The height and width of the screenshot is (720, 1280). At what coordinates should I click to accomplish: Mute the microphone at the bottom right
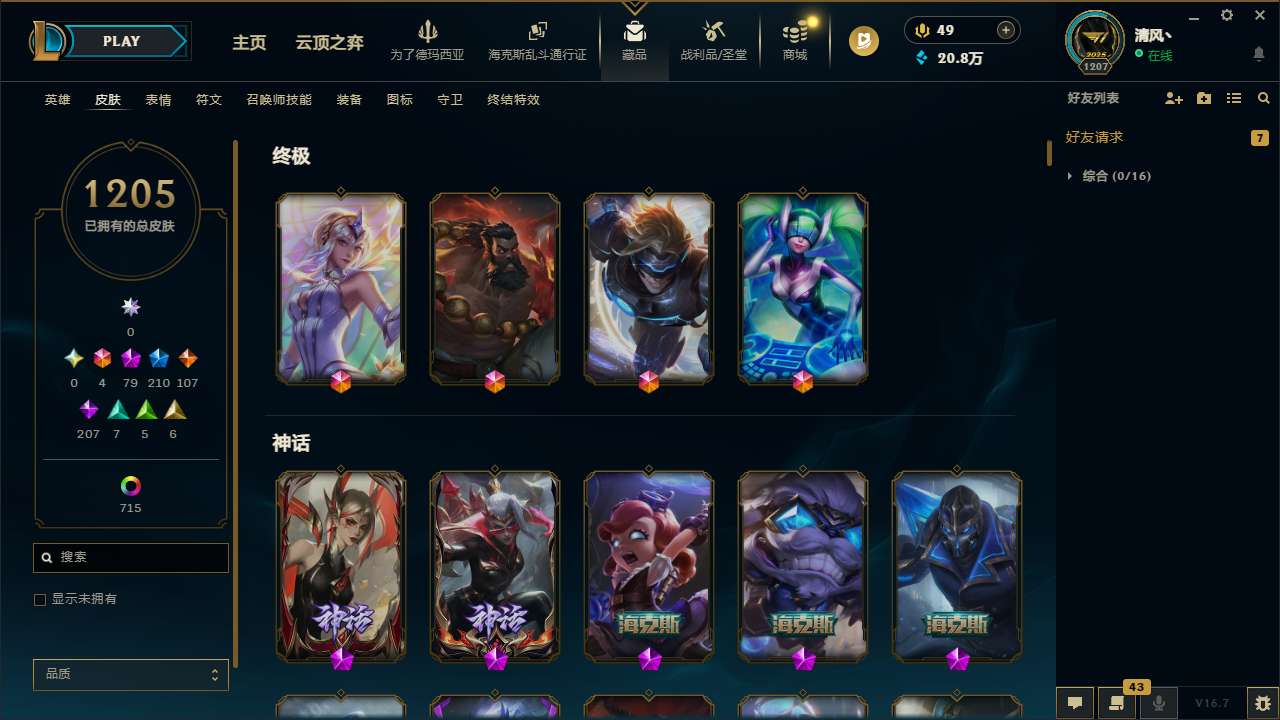(1158, 702)
